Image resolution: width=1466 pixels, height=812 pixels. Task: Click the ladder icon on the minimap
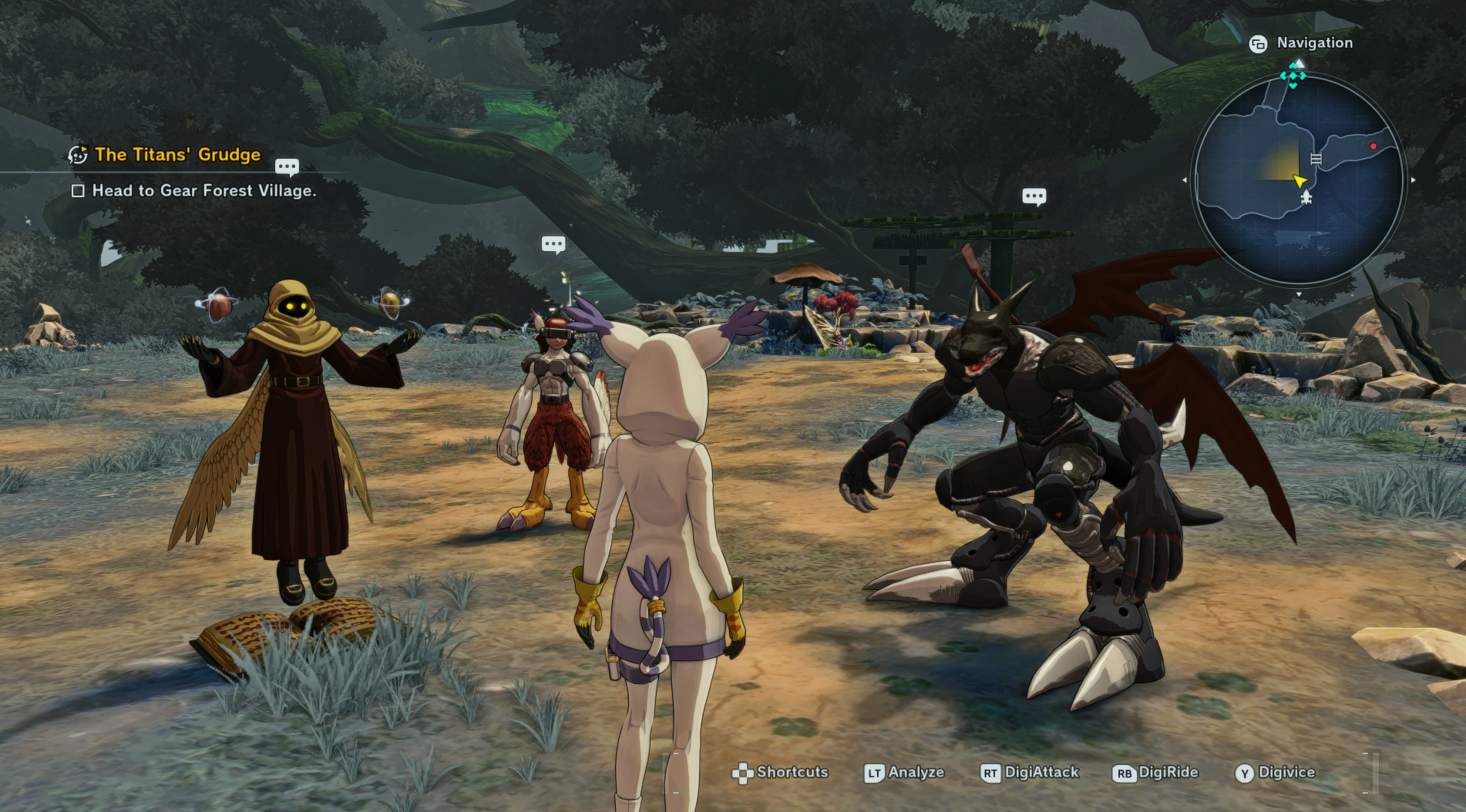coord(1316,159)
